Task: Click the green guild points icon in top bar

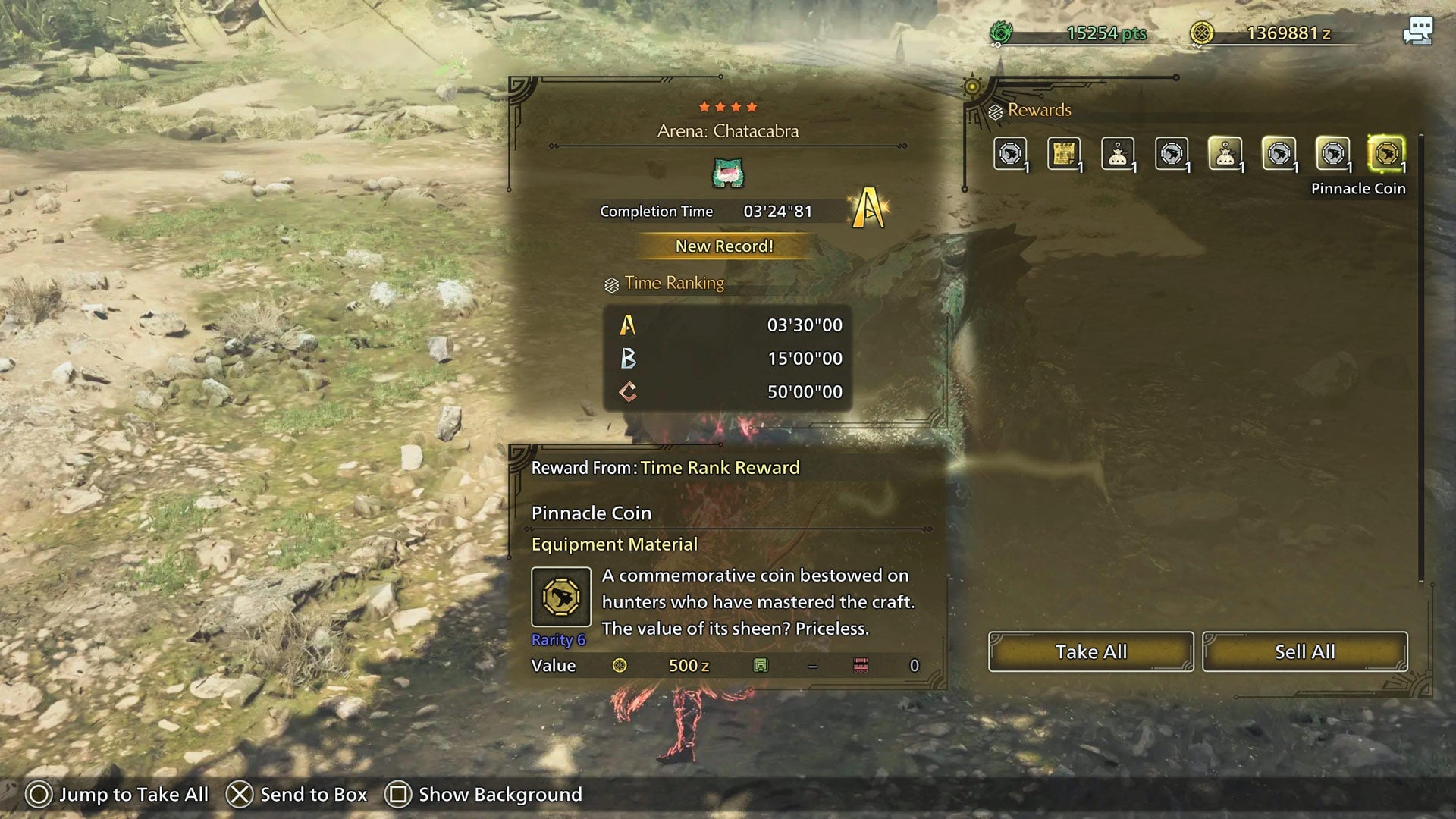Action: 1003,33
